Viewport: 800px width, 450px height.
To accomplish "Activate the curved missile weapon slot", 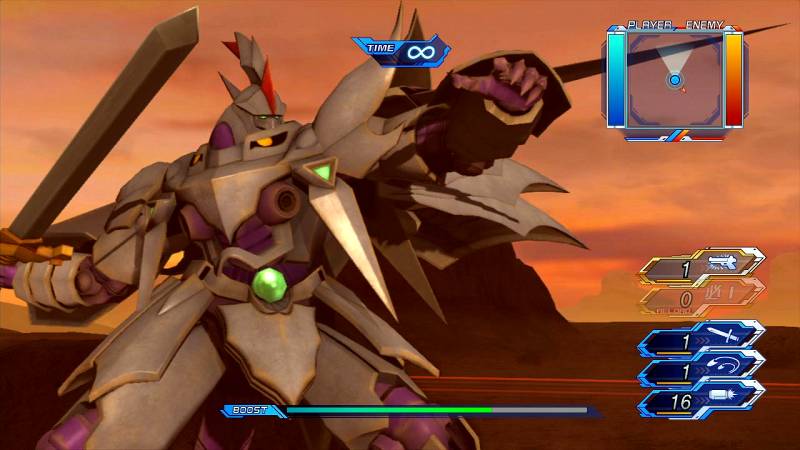I will point(702,370).
